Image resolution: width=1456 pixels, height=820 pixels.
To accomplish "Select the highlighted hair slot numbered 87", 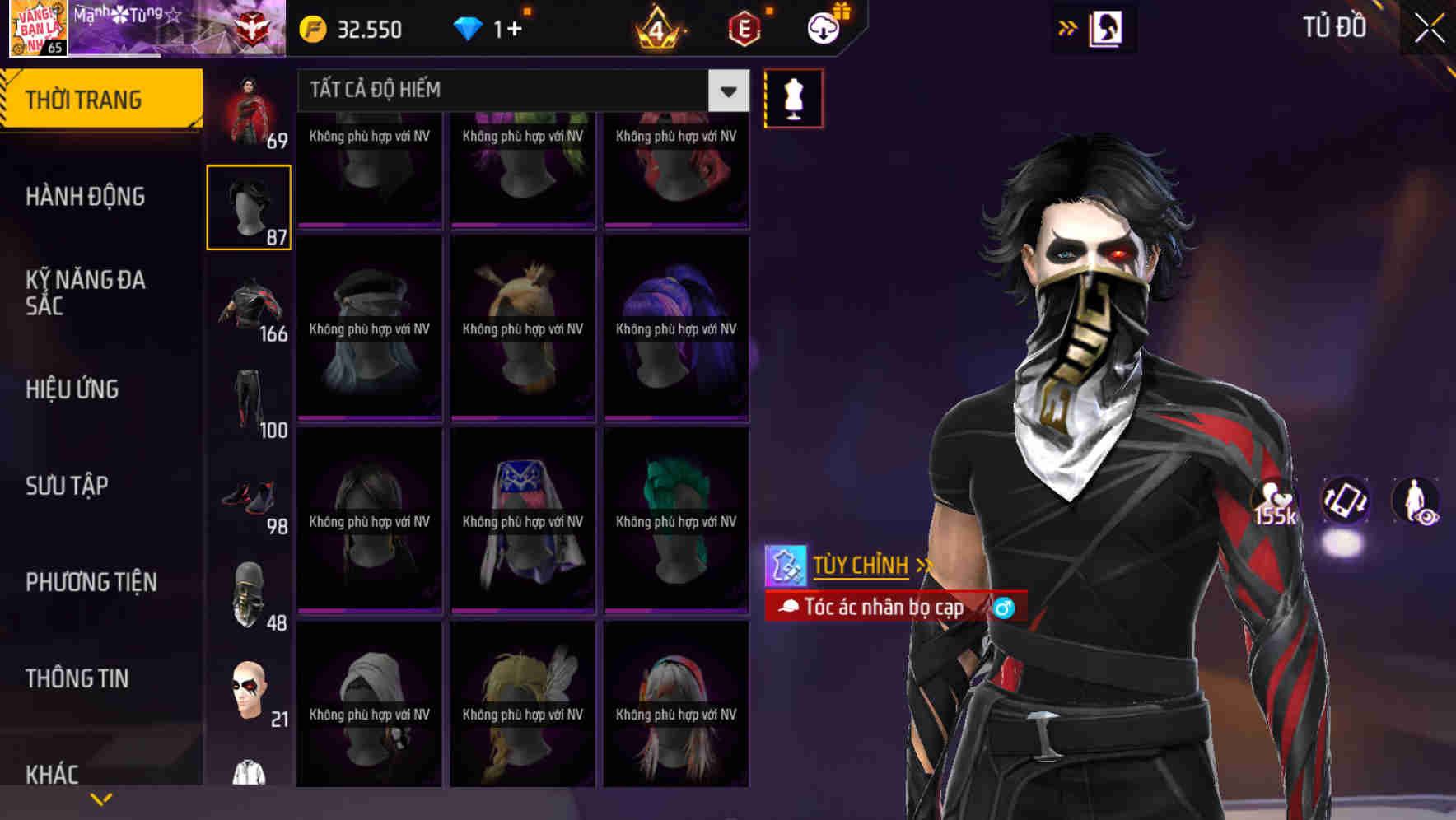I will coord(249,206).
